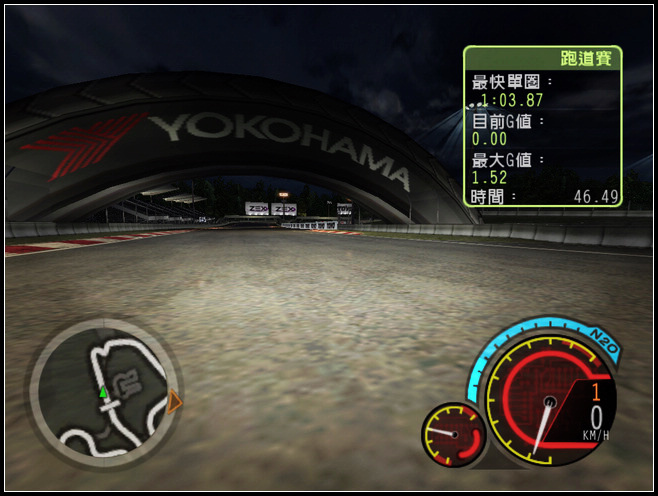Click the orange arrow marker on the minimap edge

[x=175, y=402]
